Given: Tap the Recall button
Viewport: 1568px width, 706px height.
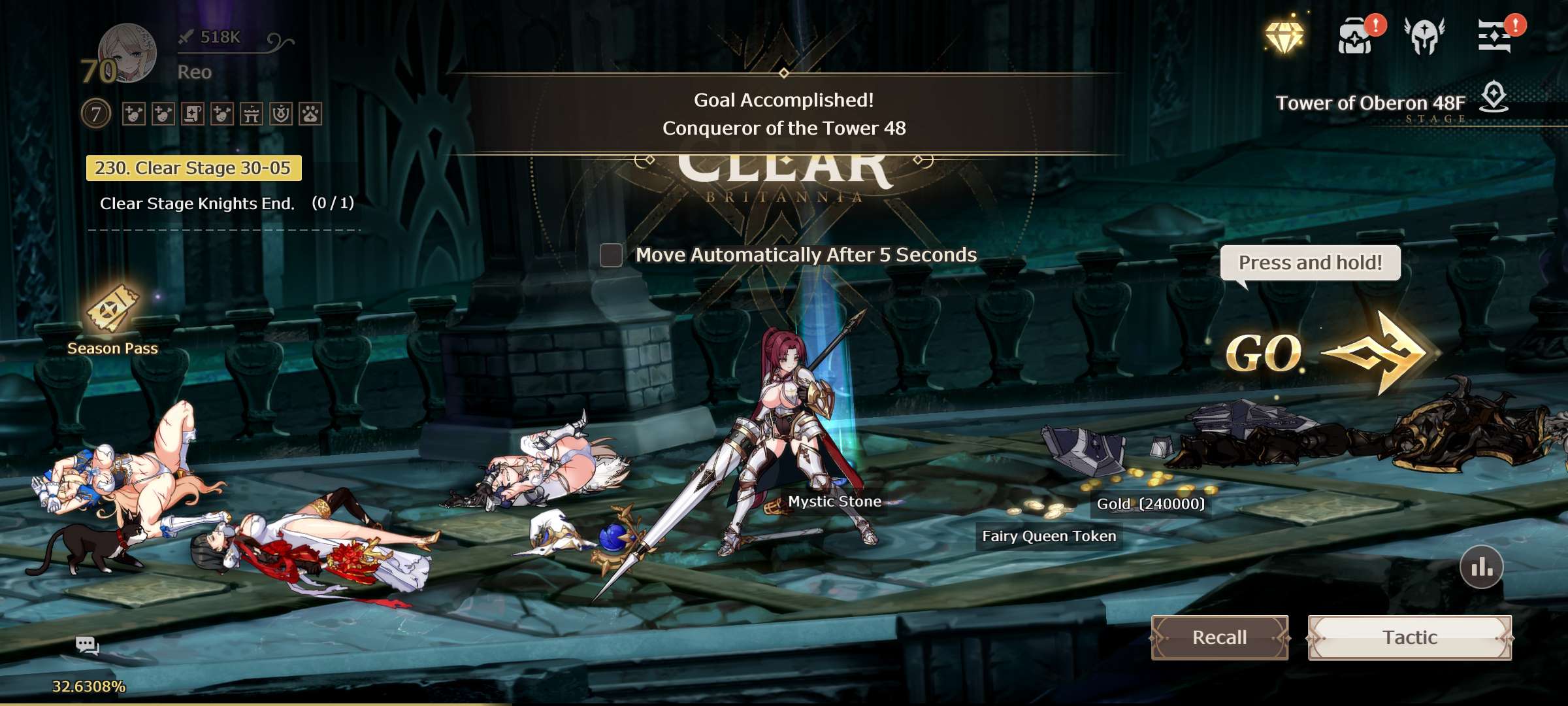Looking at the screenshot, I should click(1219, 637).
